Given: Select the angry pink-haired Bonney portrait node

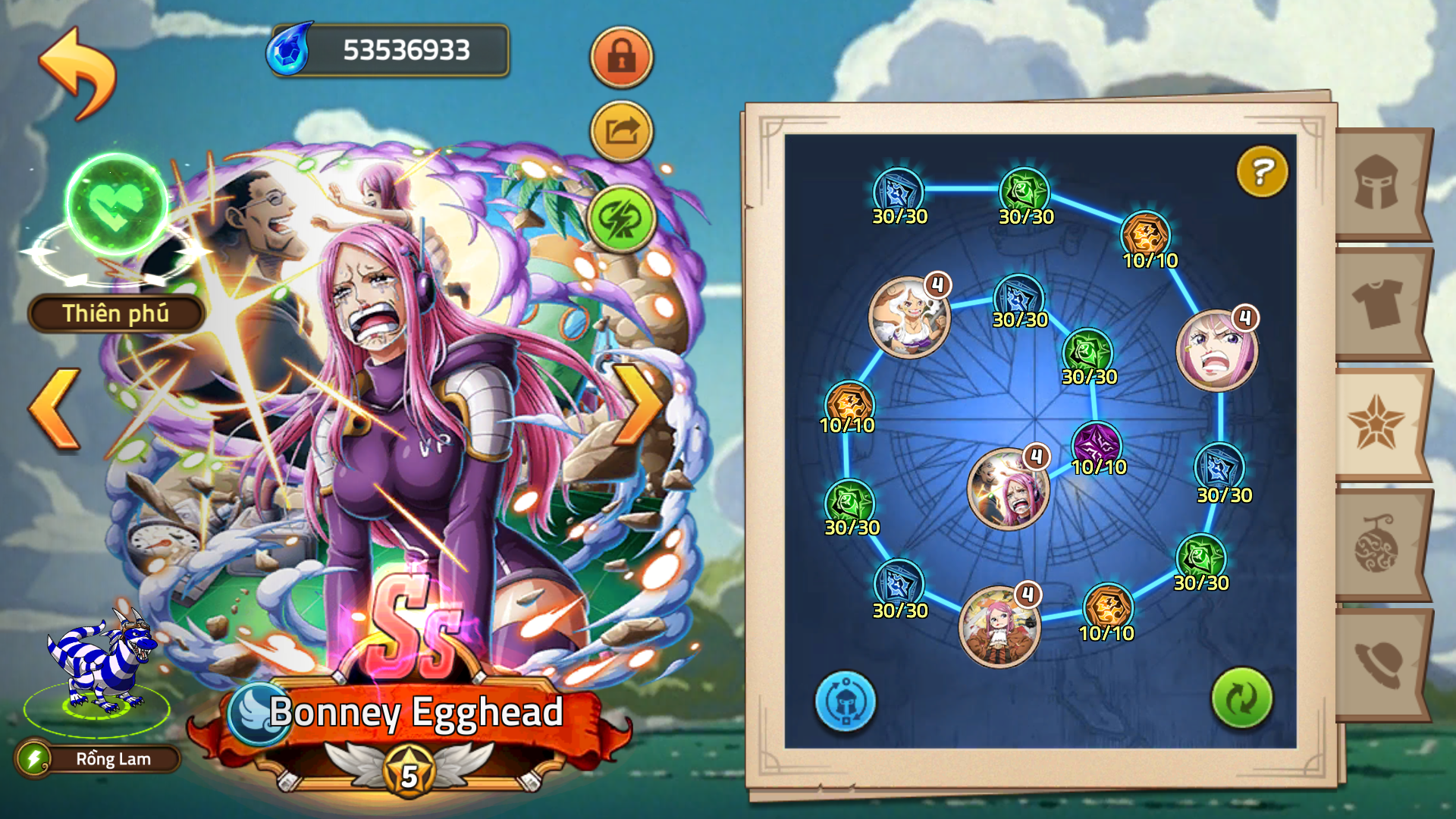Looking at the screenshot, I should point(1216,350).
